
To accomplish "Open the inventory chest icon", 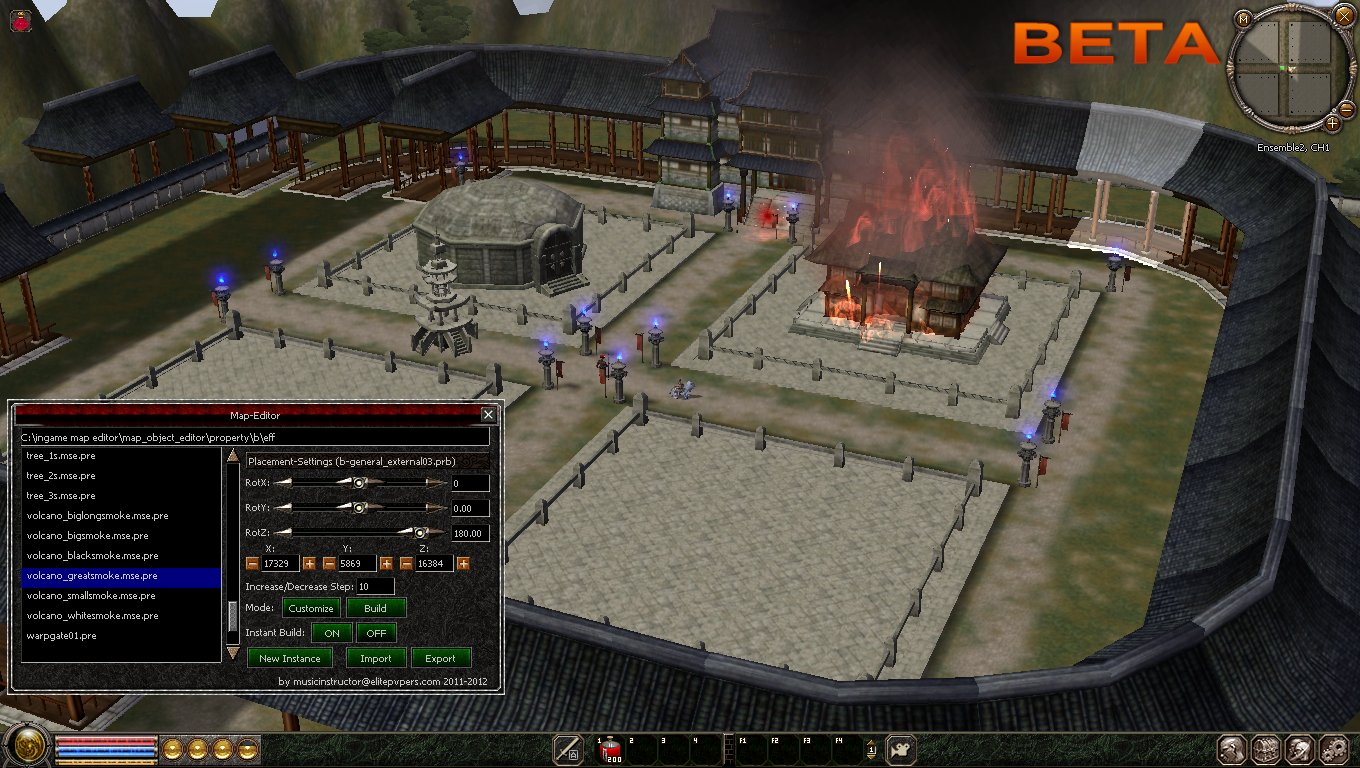I will pos(1266,749).
